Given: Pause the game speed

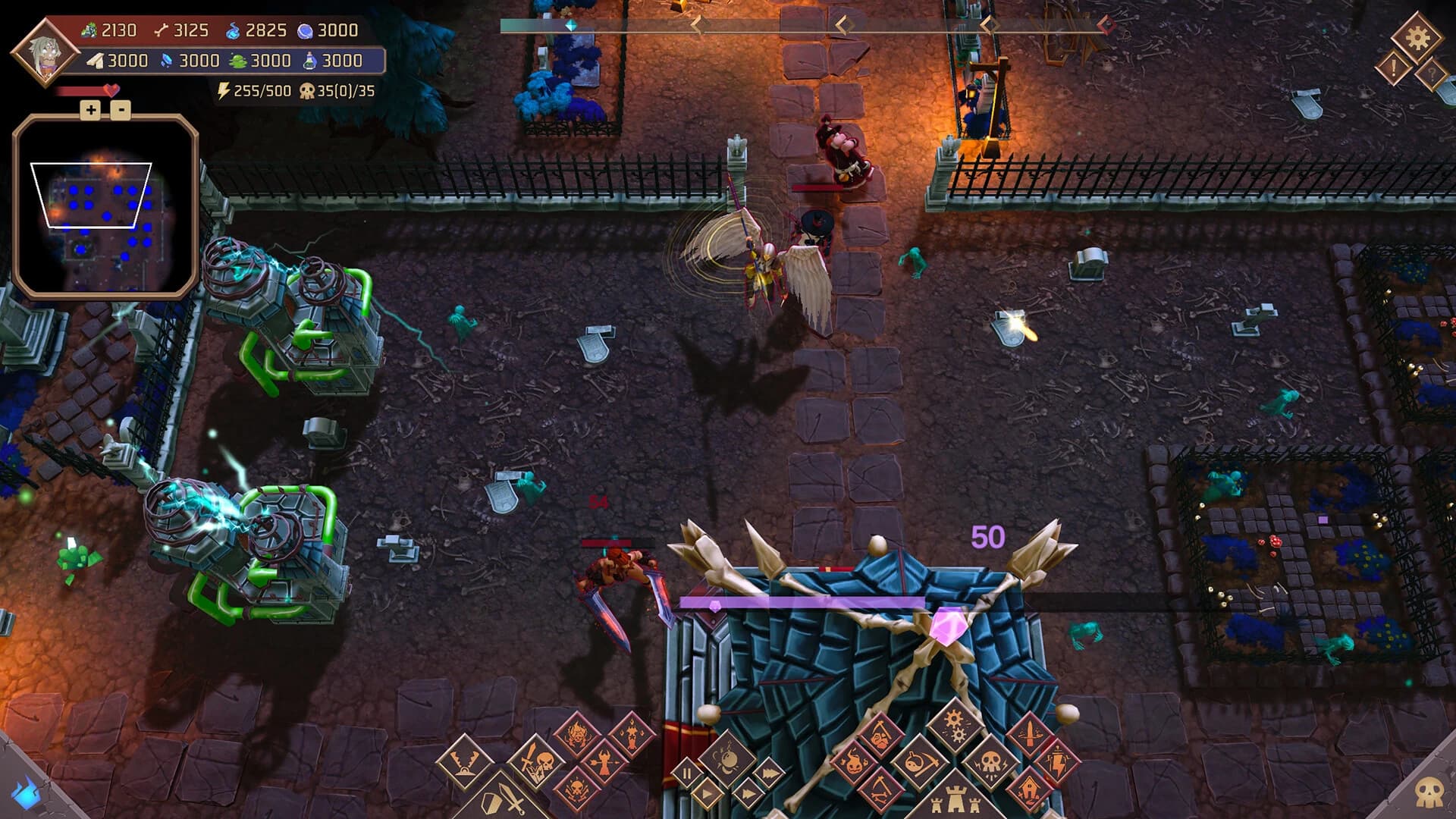Looking at the screenshot, I should point(689,773).
